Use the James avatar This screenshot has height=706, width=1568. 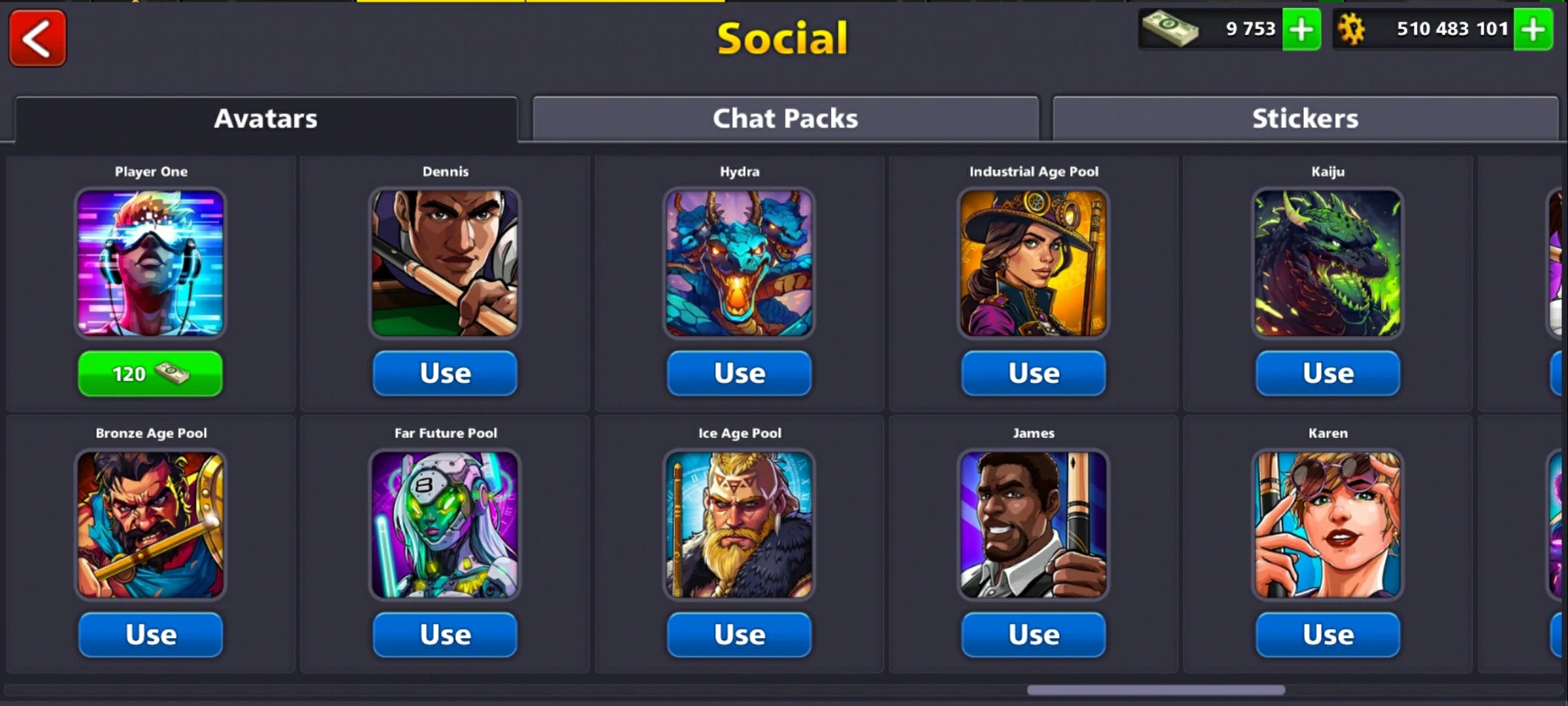1034,633
